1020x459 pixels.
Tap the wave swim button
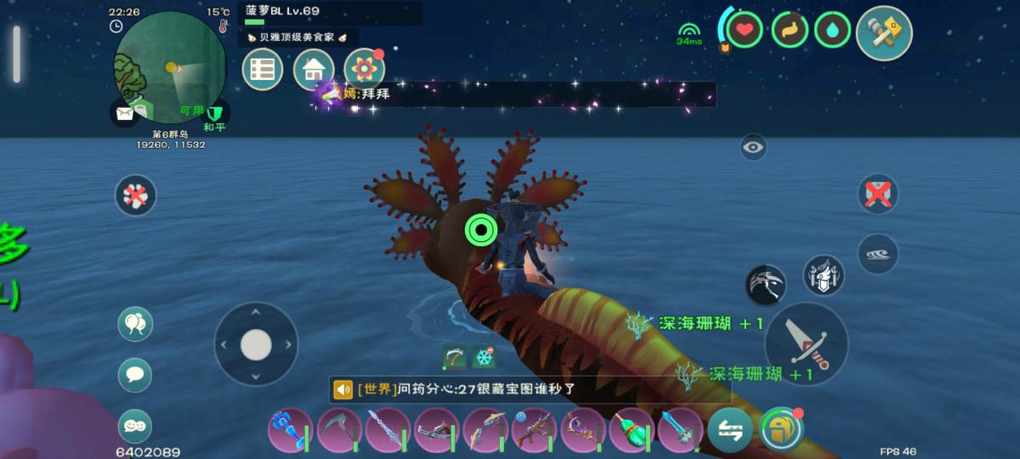877,254
